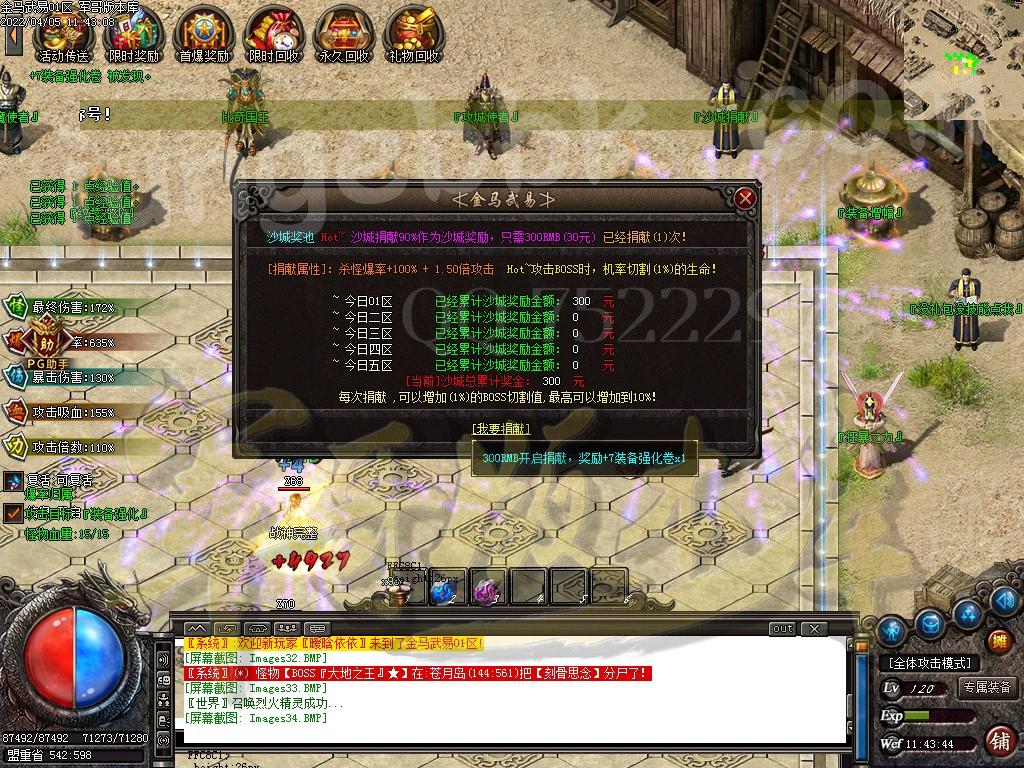
Task: Open the character panel icon
Action: click(x=892, y=630)
